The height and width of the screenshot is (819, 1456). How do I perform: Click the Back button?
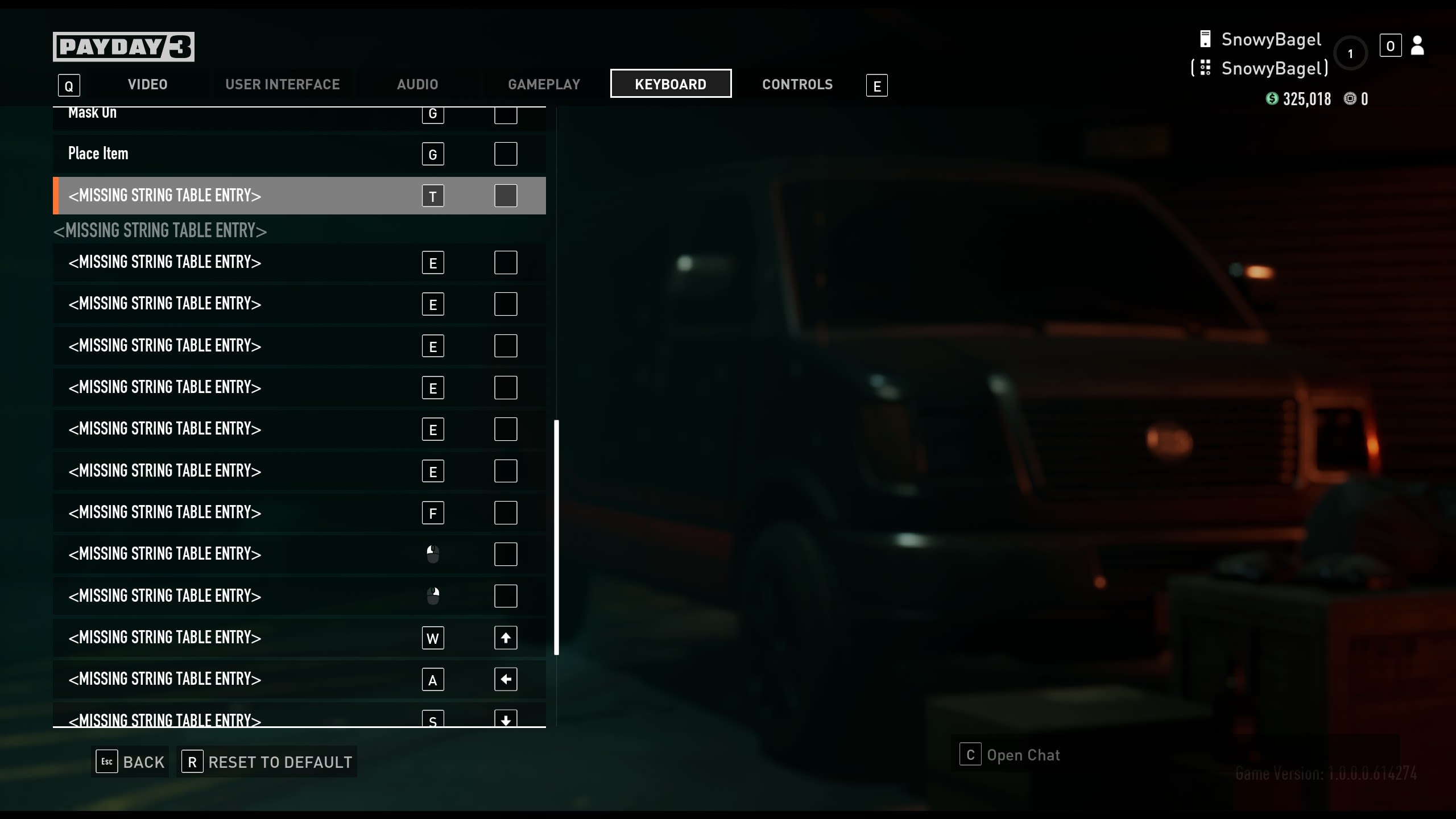[130, 762]
